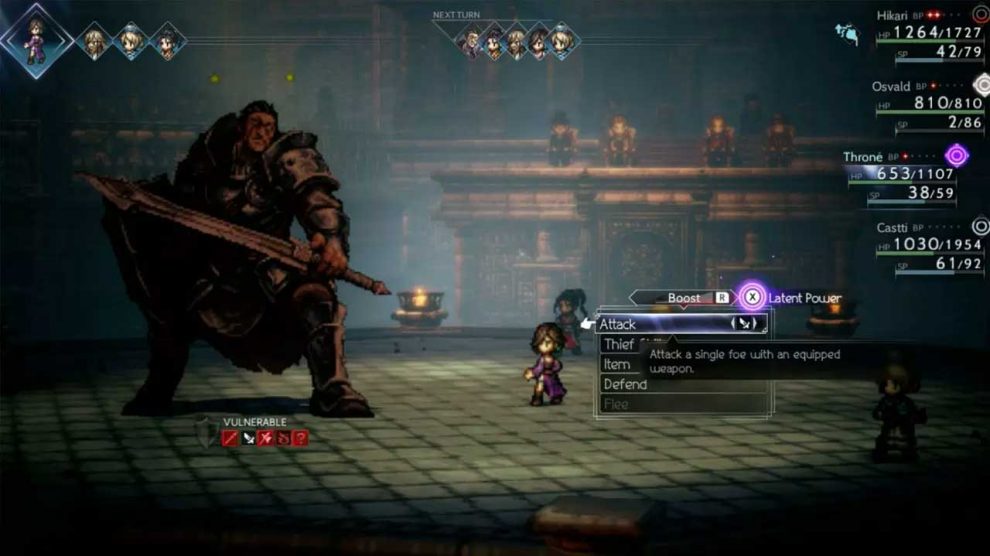This screenshot has height=556, width=990.
Task: Trigger Throné's Latent Power
Action: point(753,297)
